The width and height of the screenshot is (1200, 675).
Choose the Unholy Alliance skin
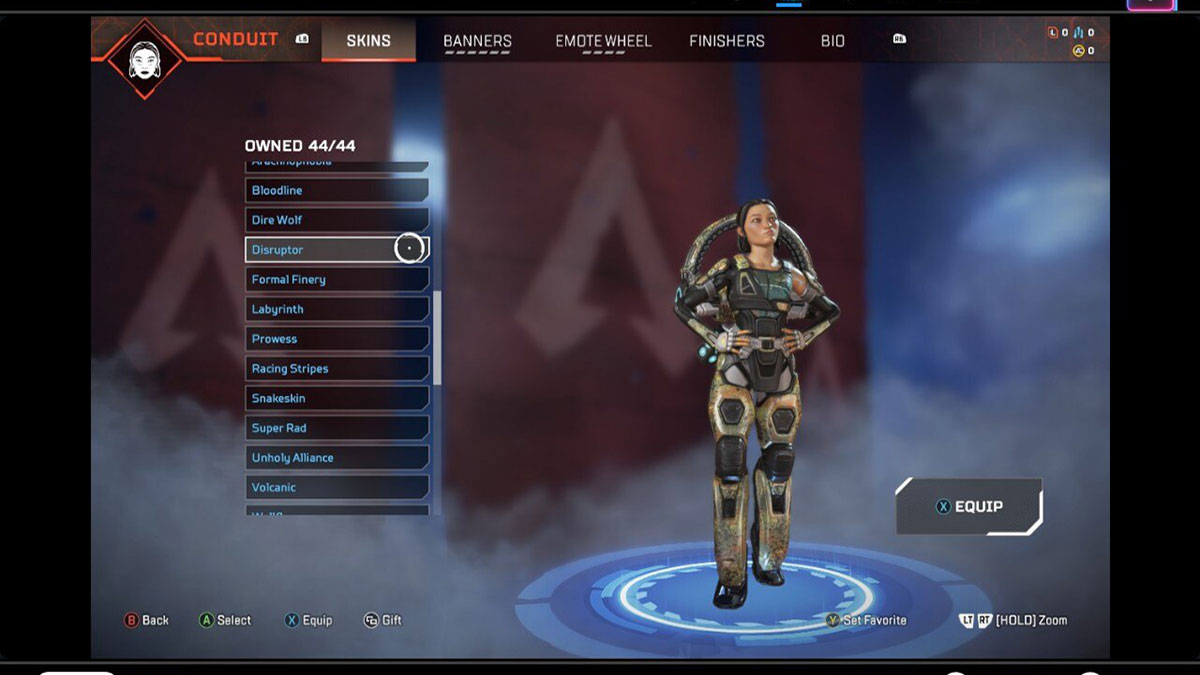336,458
